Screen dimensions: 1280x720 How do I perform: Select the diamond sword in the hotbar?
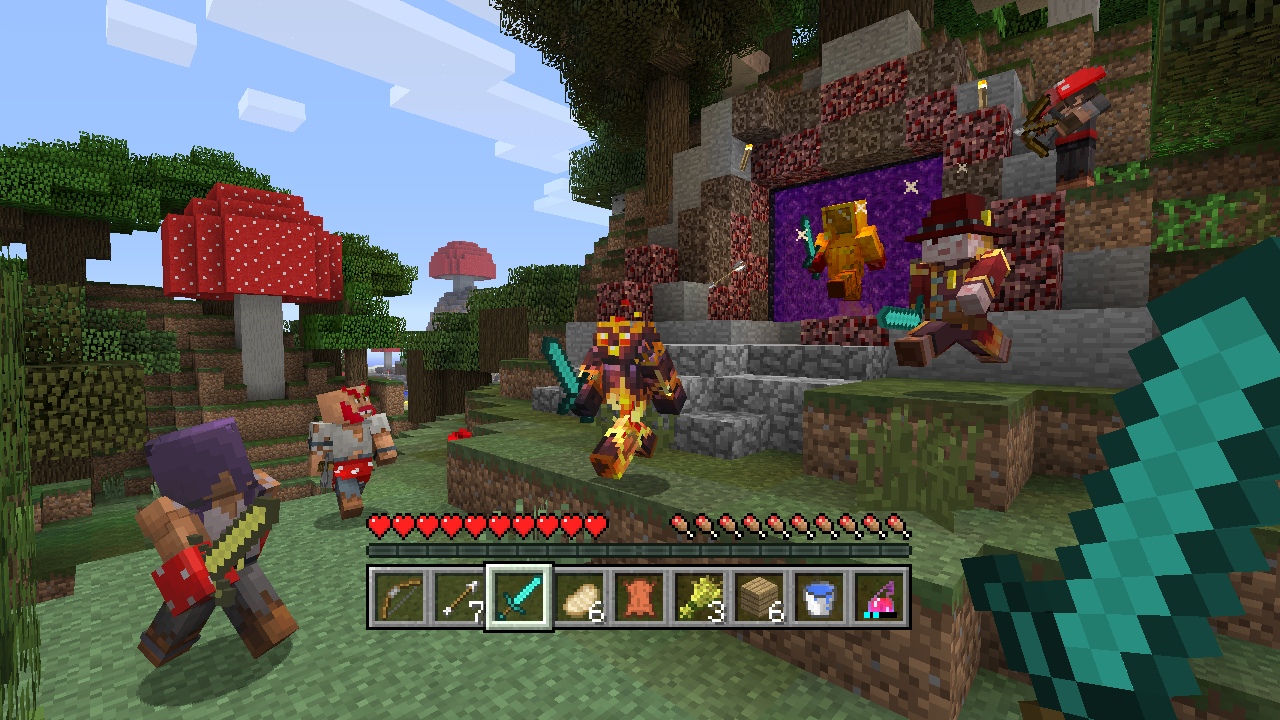pyautogui.click(x=518, y=597)
